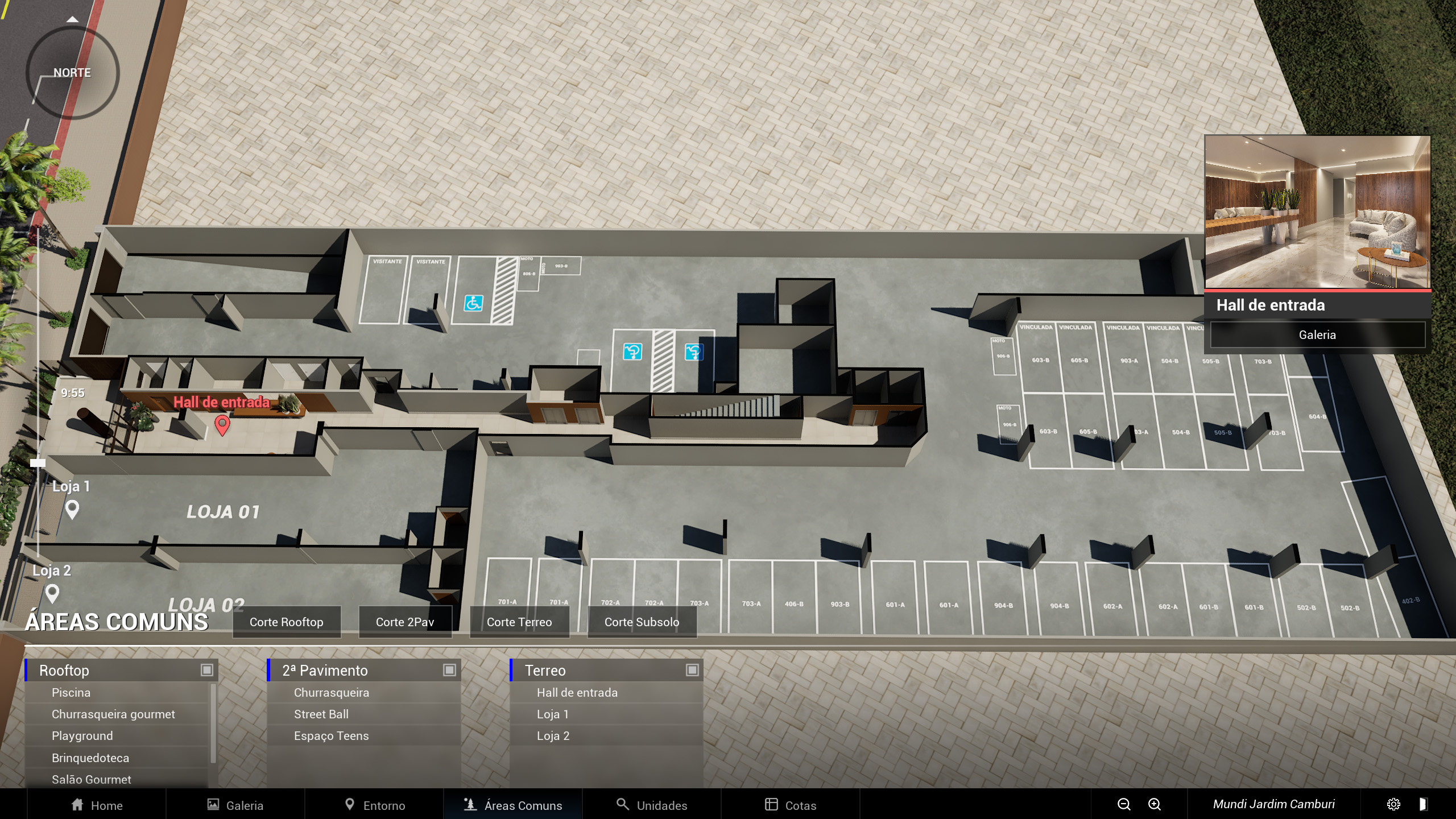Open the Galeria button under Hall de entrada
The image size is (1456, 819).
pyautogui.click(x=1317, y=335)
